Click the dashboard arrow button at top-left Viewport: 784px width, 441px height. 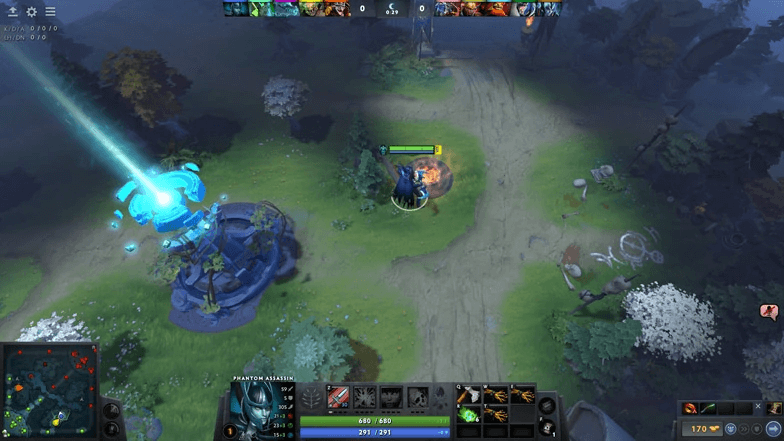12,12
